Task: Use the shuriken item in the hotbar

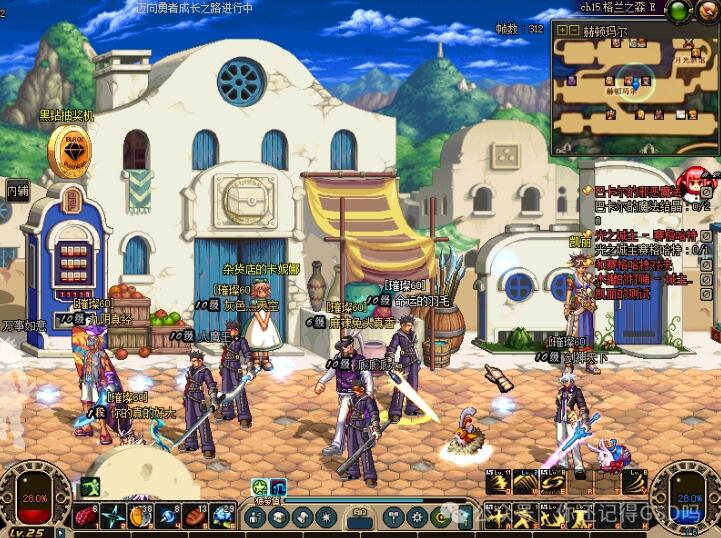Action: tap(114, 517)
